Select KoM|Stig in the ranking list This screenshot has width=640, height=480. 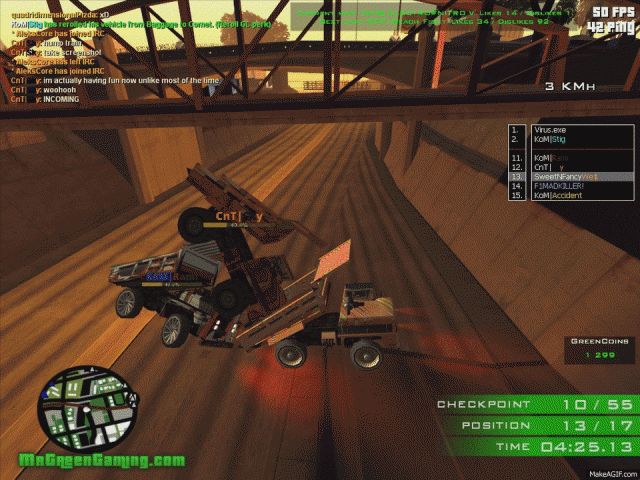[554, 140]
